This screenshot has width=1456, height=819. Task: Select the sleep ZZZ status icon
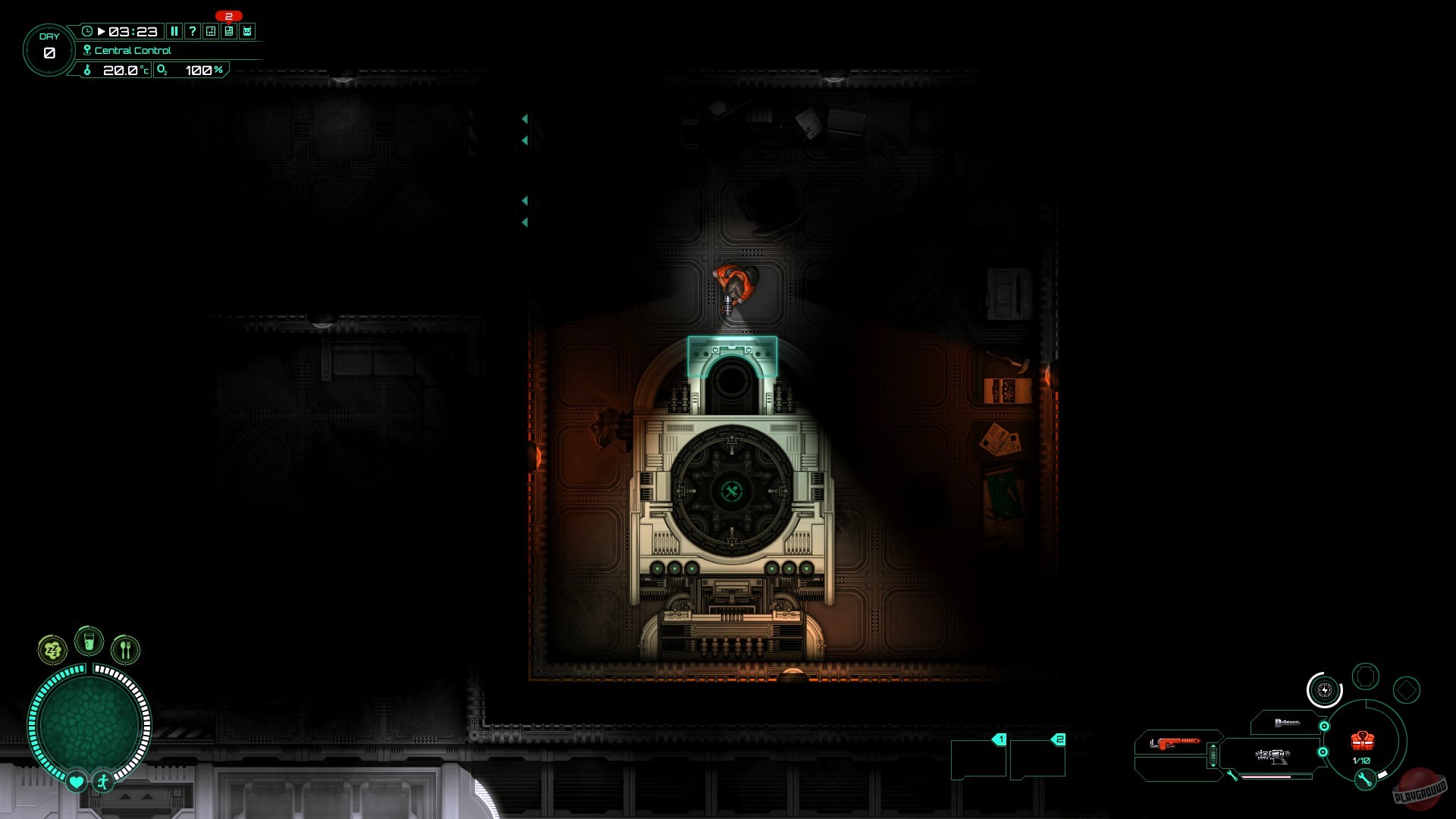[x=52, y=649]
